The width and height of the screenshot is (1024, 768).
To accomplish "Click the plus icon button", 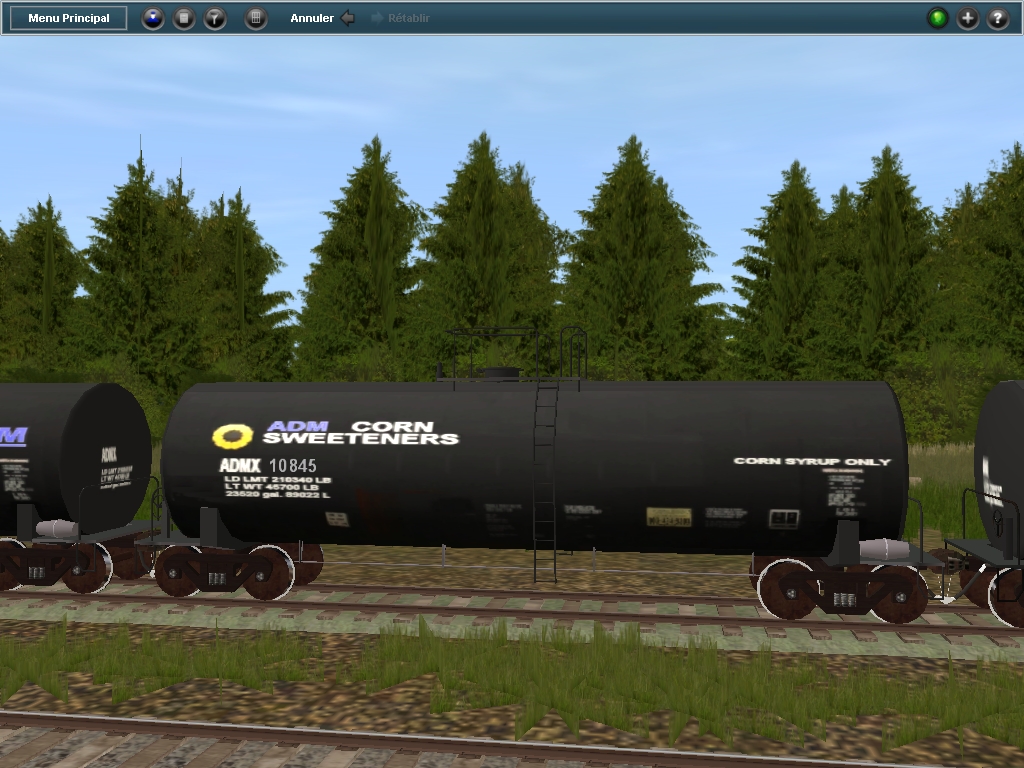I will coord(968,18).
